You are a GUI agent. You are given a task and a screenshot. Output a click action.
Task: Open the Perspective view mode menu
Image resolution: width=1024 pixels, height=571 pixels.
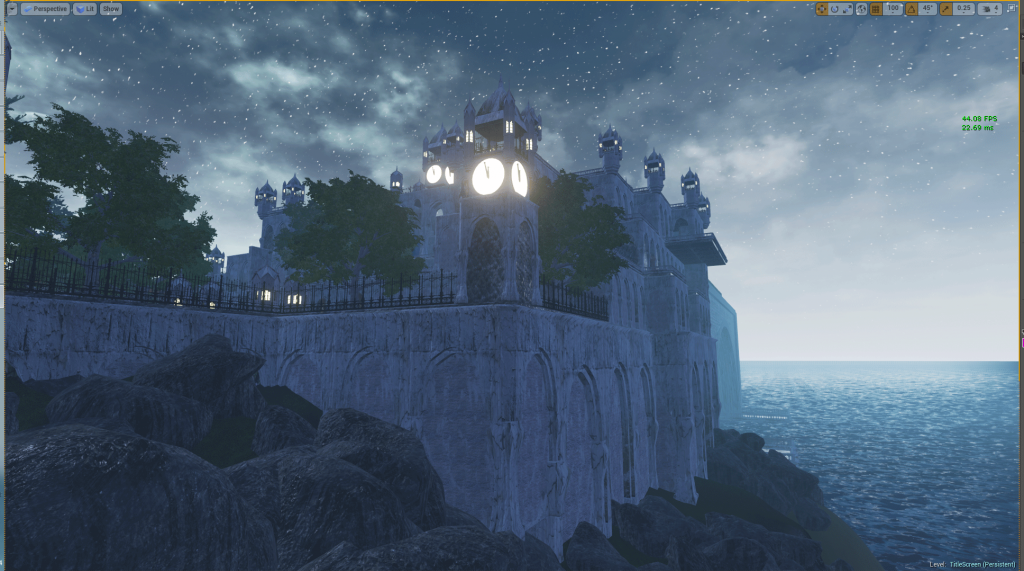44,9
